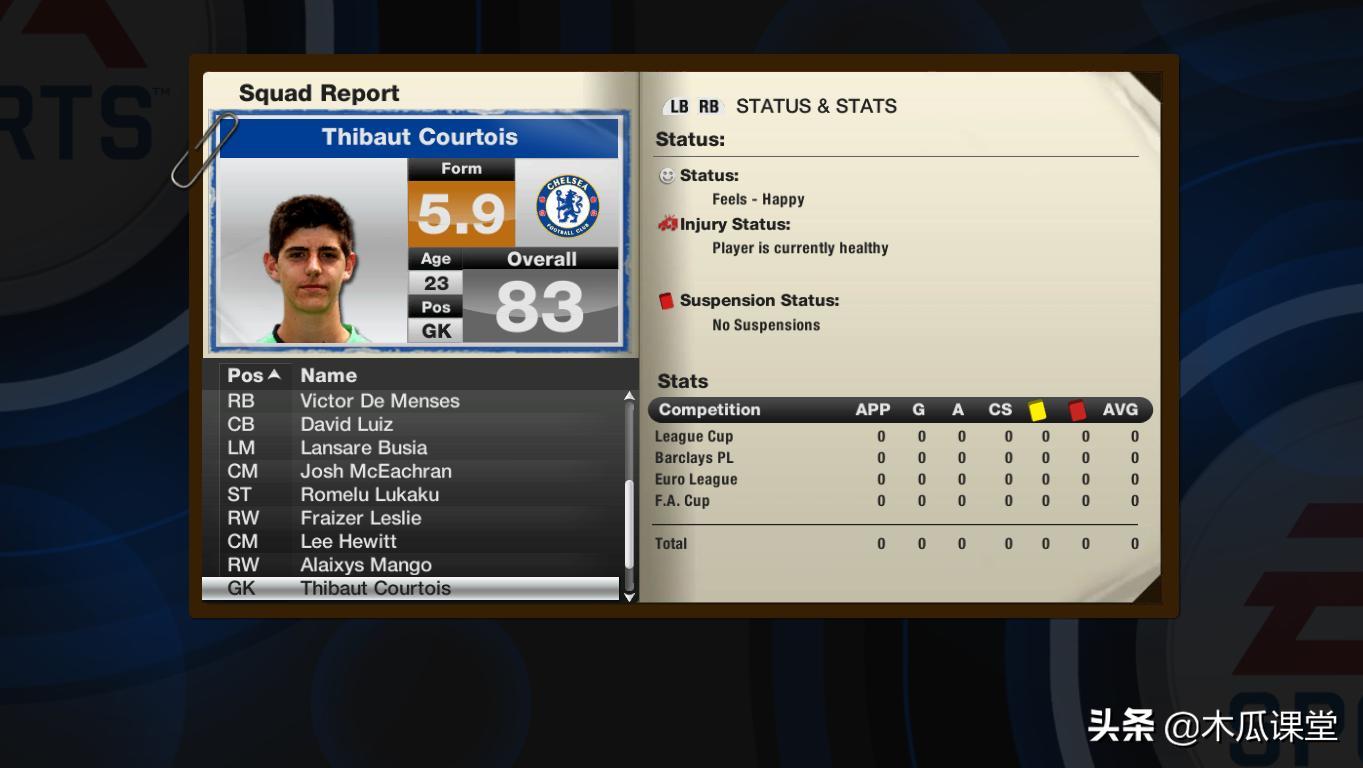Click the squad list scrollbar thumb
The height and width of the screenshot is (768, 1363).
click(629, 525)
